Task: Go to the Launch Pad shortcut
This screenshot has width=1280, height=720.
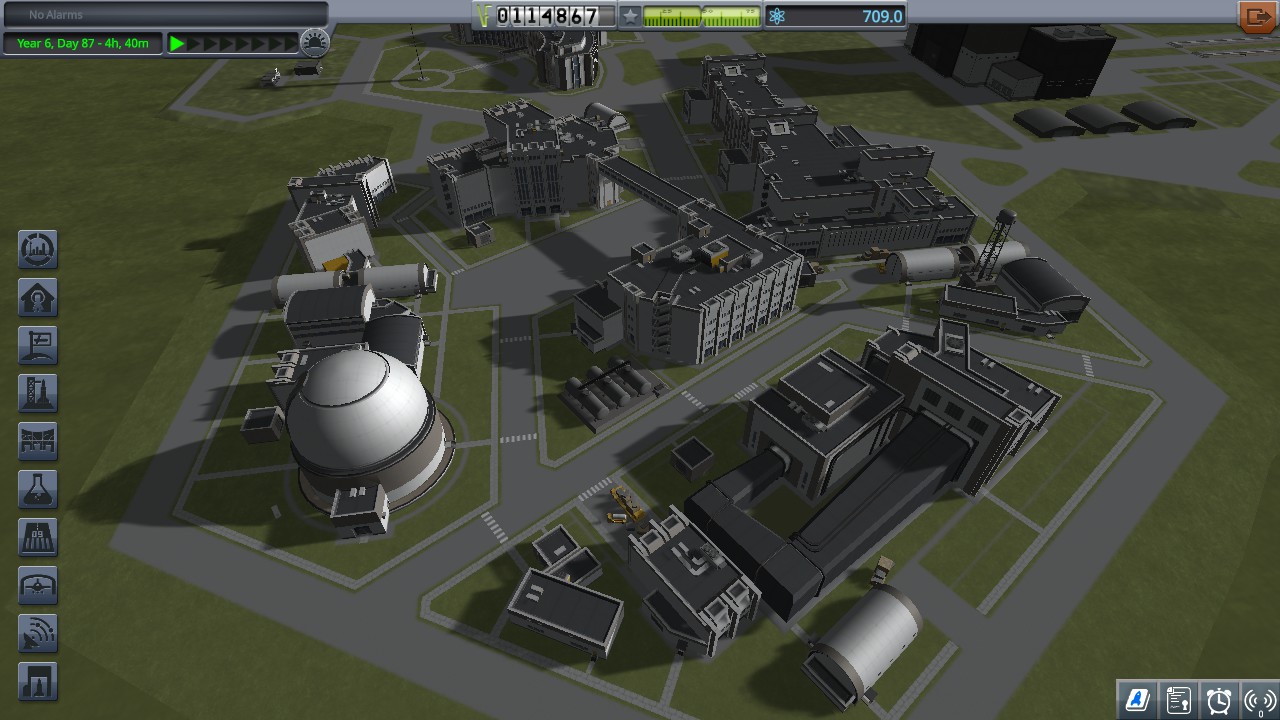Action: [x=38, y=394]
